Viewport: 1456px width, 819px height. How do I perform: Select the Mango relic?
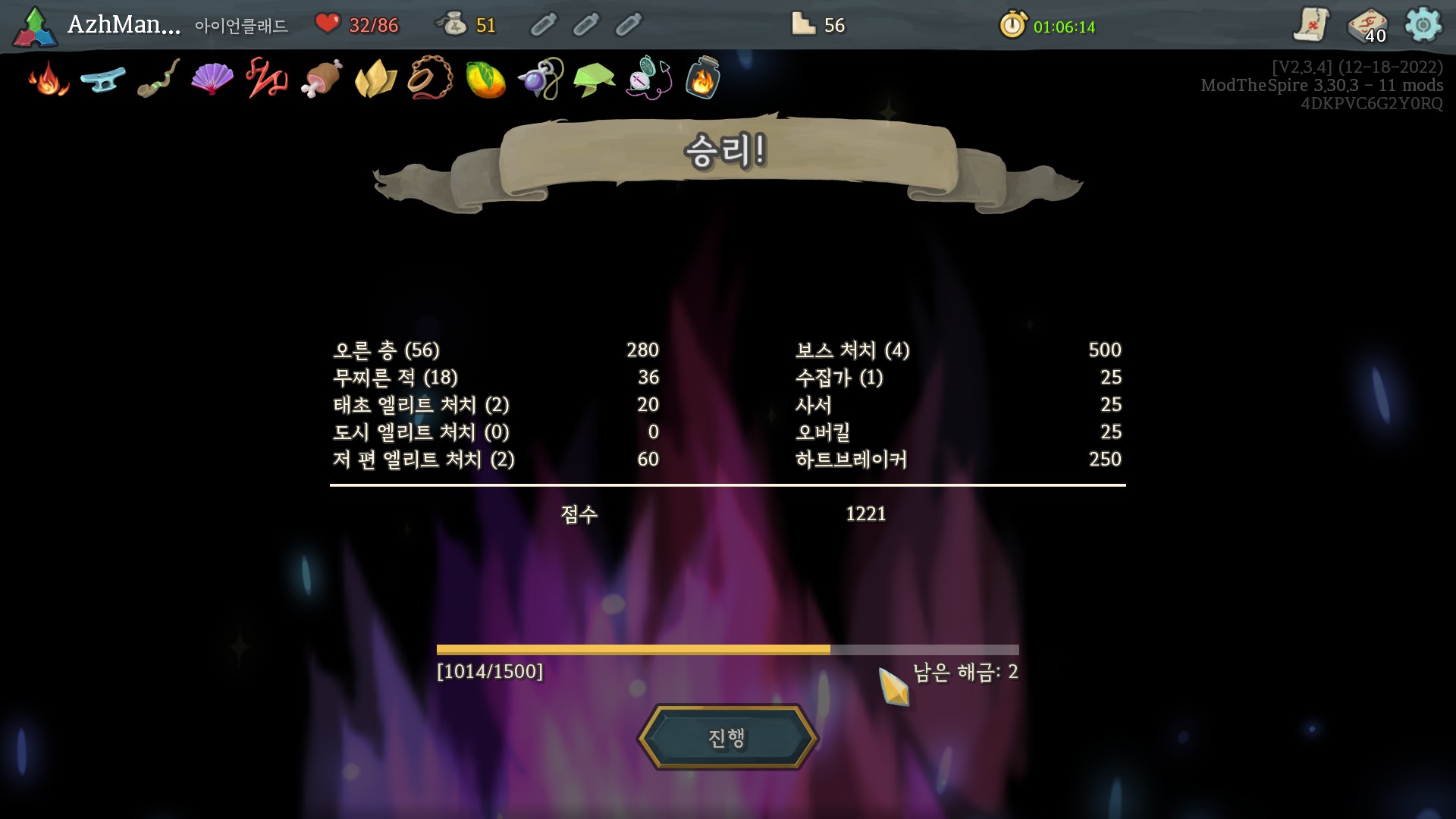point(485,79)
